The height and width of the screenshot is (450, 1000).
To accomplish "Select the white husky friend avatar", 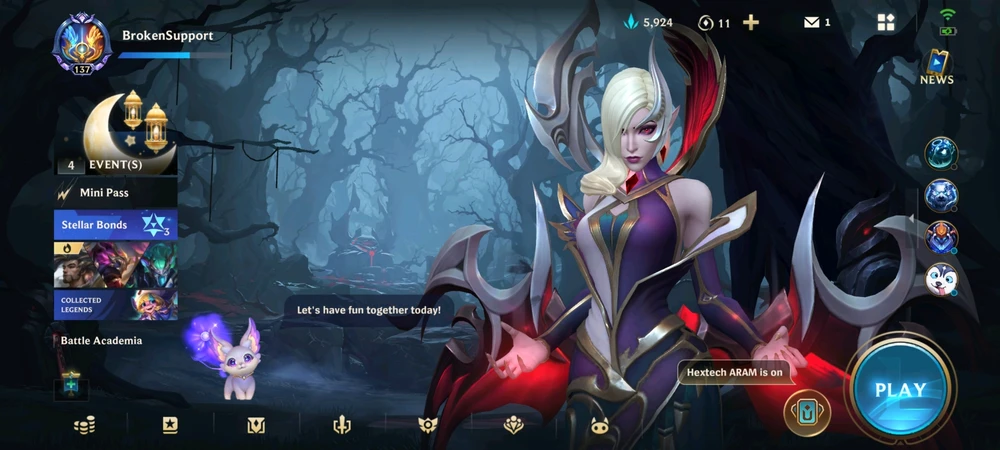I will [941, 279].
